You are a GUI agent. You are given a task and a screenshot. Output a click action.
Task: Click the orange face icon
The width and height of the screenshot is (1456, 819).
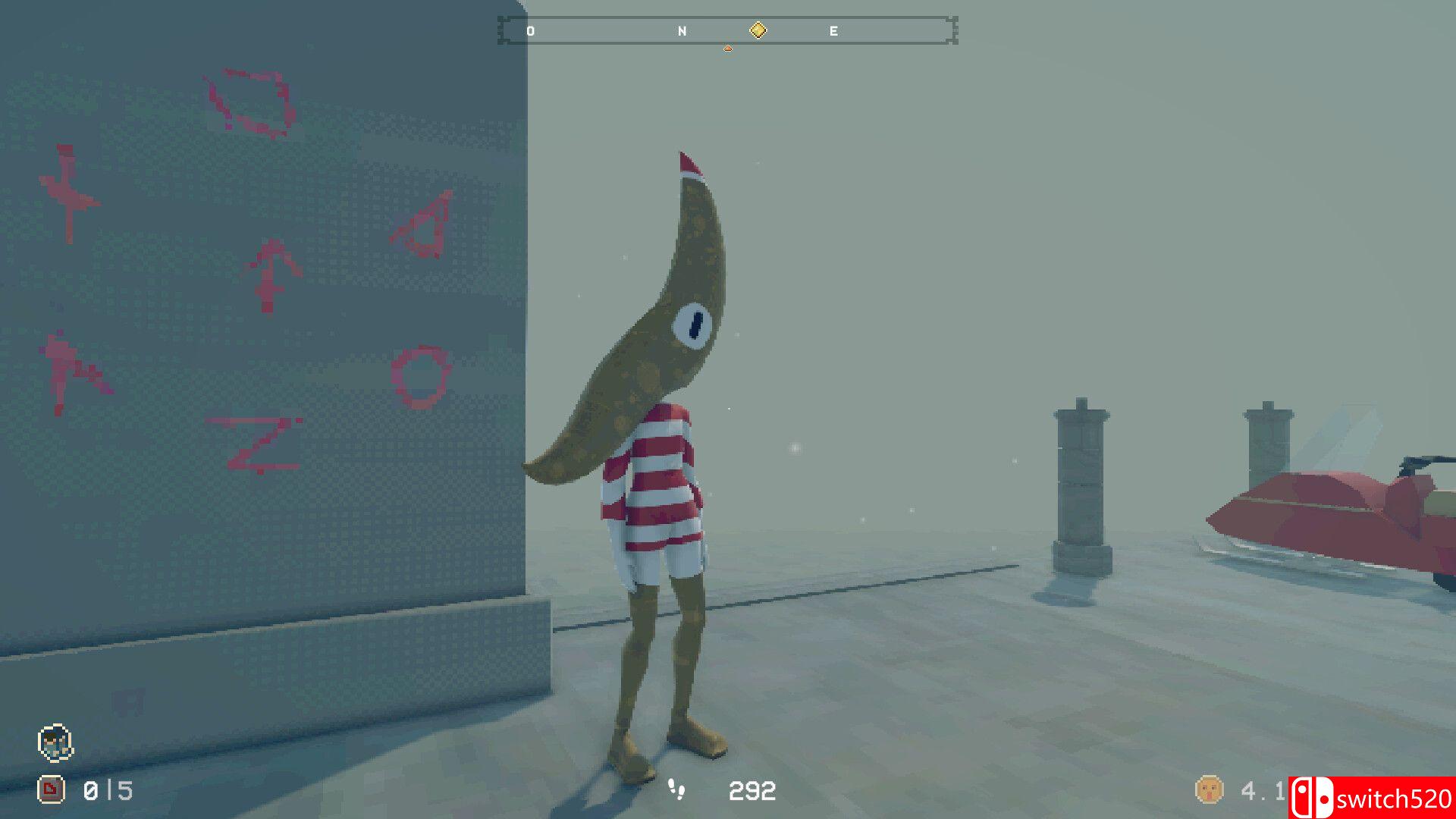(x=1209, y=790)
